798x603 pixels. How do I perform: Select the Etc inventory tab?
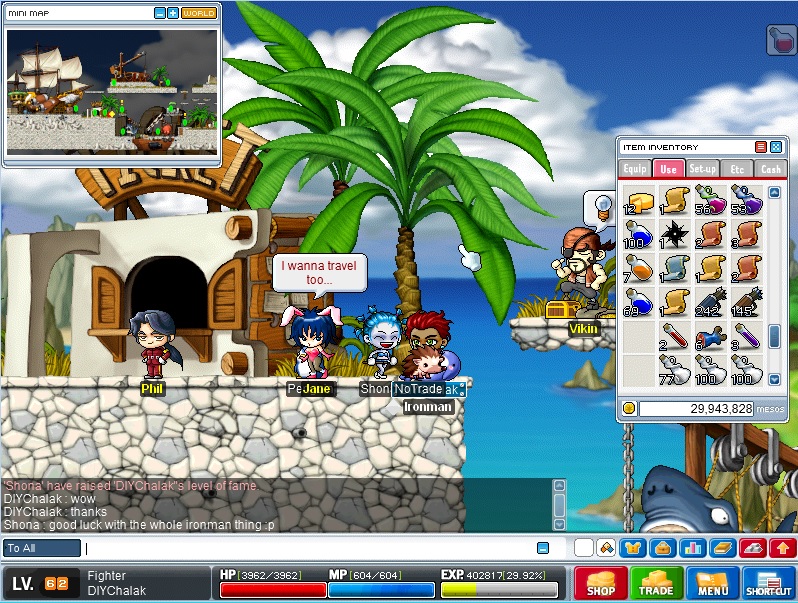[737, 170]
